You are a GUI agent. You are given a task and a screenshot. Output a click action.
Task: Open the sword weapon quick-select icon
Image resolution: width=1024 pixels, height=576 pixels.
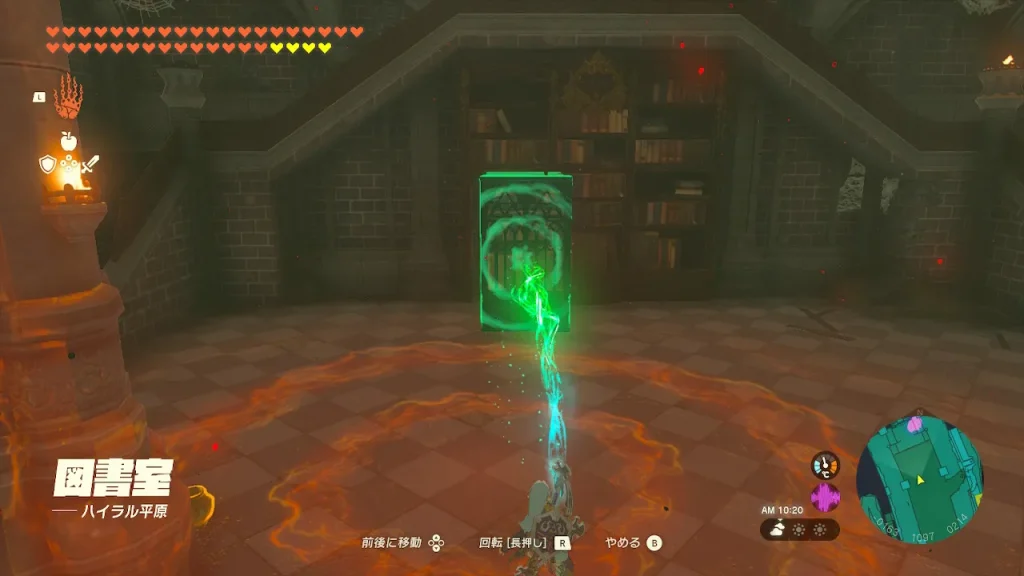(89, 165)
